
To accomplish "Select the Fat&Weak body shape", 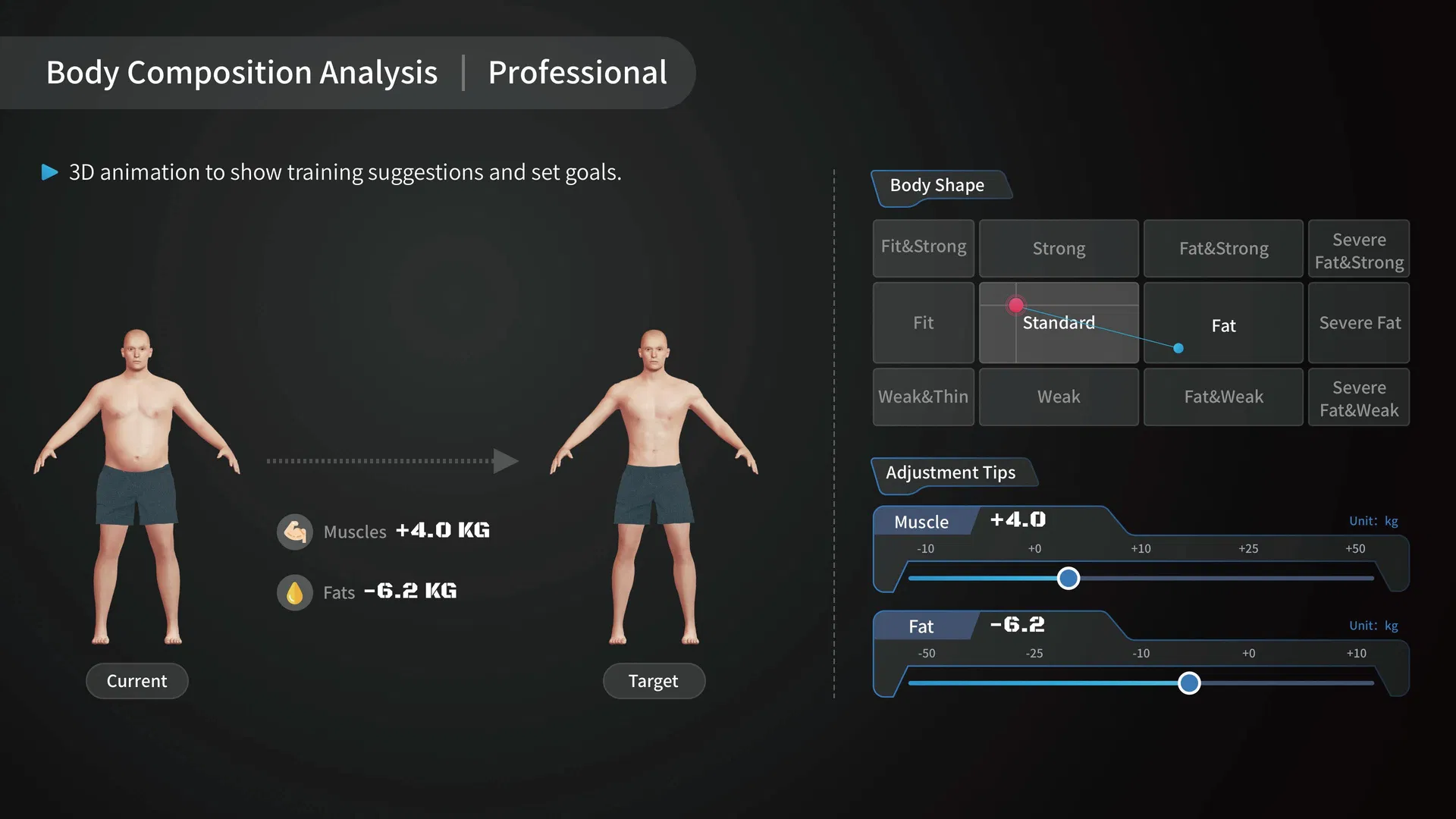I will [x=1223, y=397].
